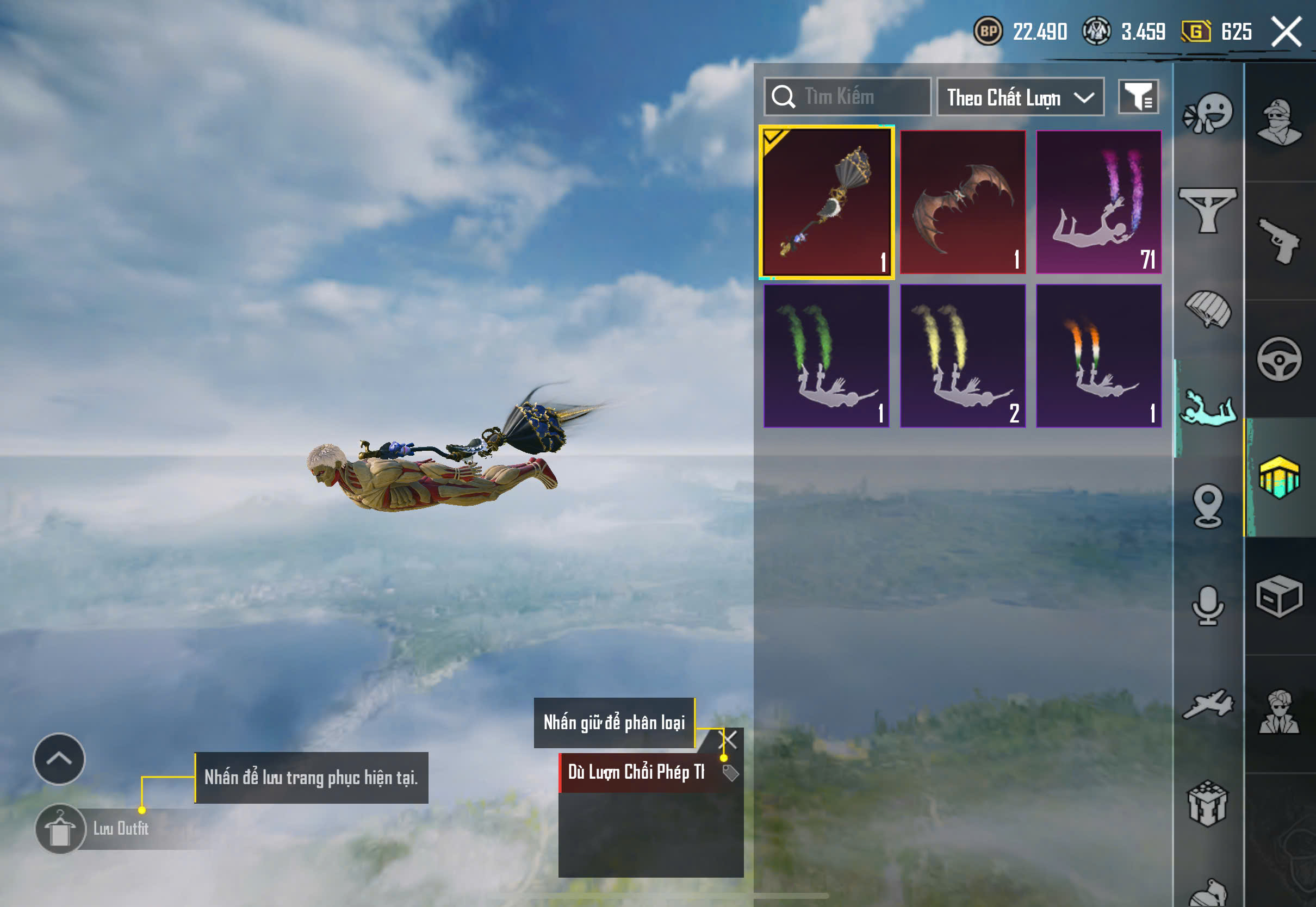Select the magic broom glider item
The height and width of the screenshot is (907, 1316).
pos(826,202)
